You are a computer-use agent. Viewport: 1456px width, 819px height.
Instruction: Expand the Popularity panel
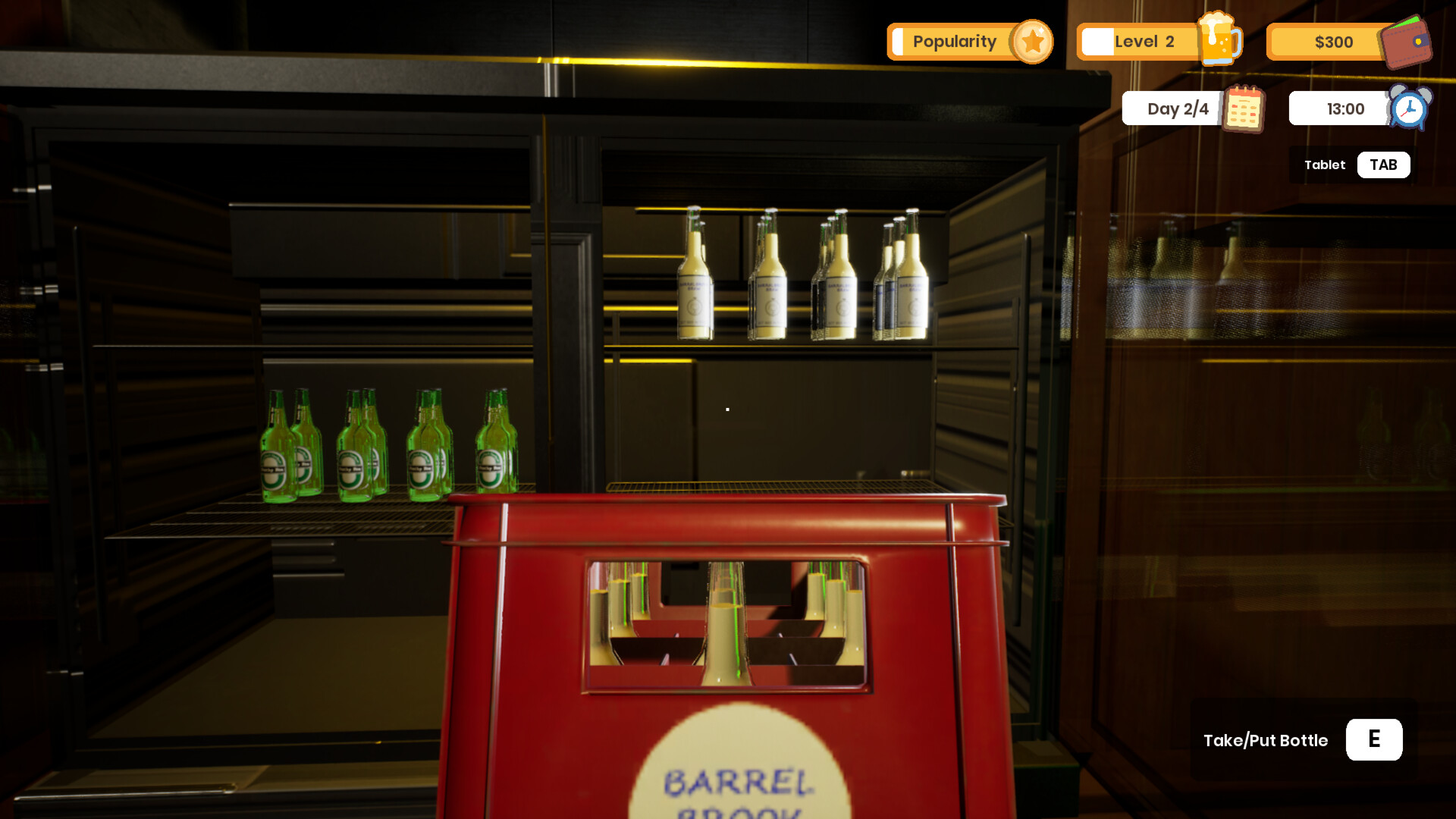tap(954, 42)
